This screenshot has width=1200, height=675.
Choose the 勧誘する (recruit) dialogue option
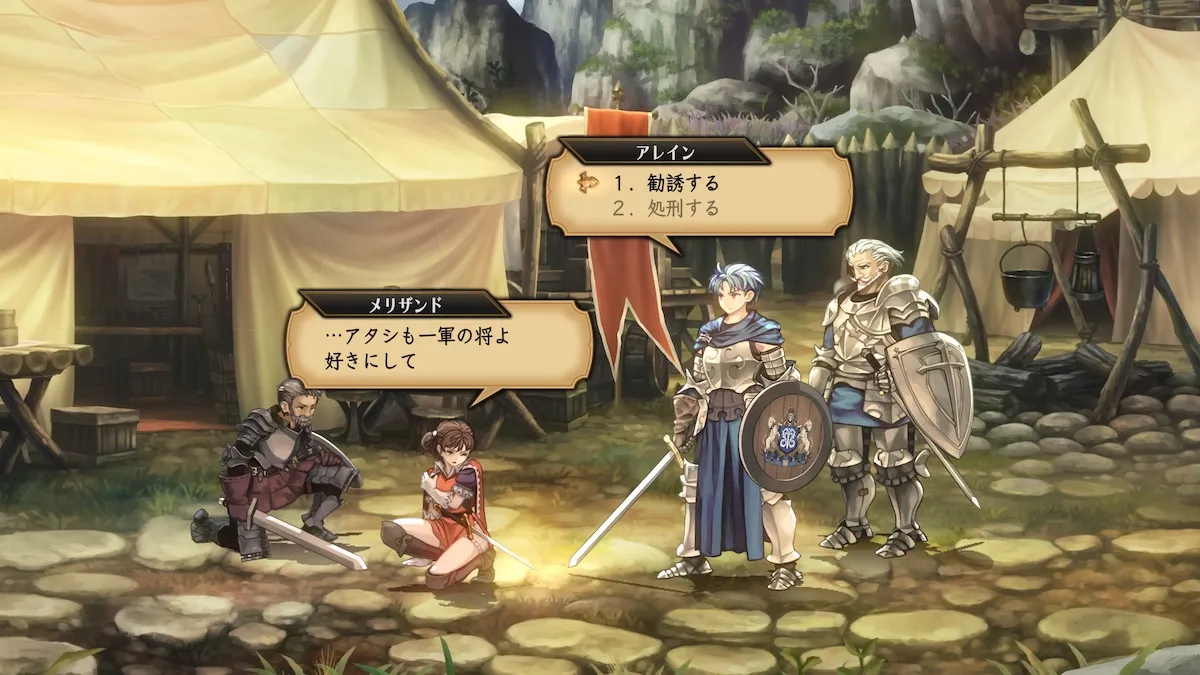point(666,183)
